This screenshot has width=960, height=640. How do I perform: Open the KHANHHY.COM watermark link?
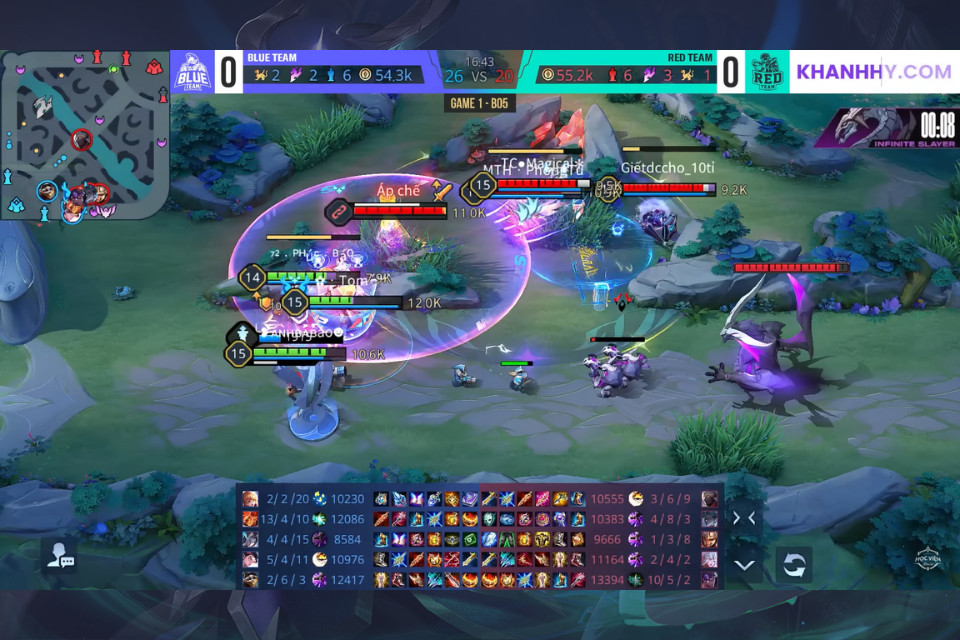[x=873, y=72]
